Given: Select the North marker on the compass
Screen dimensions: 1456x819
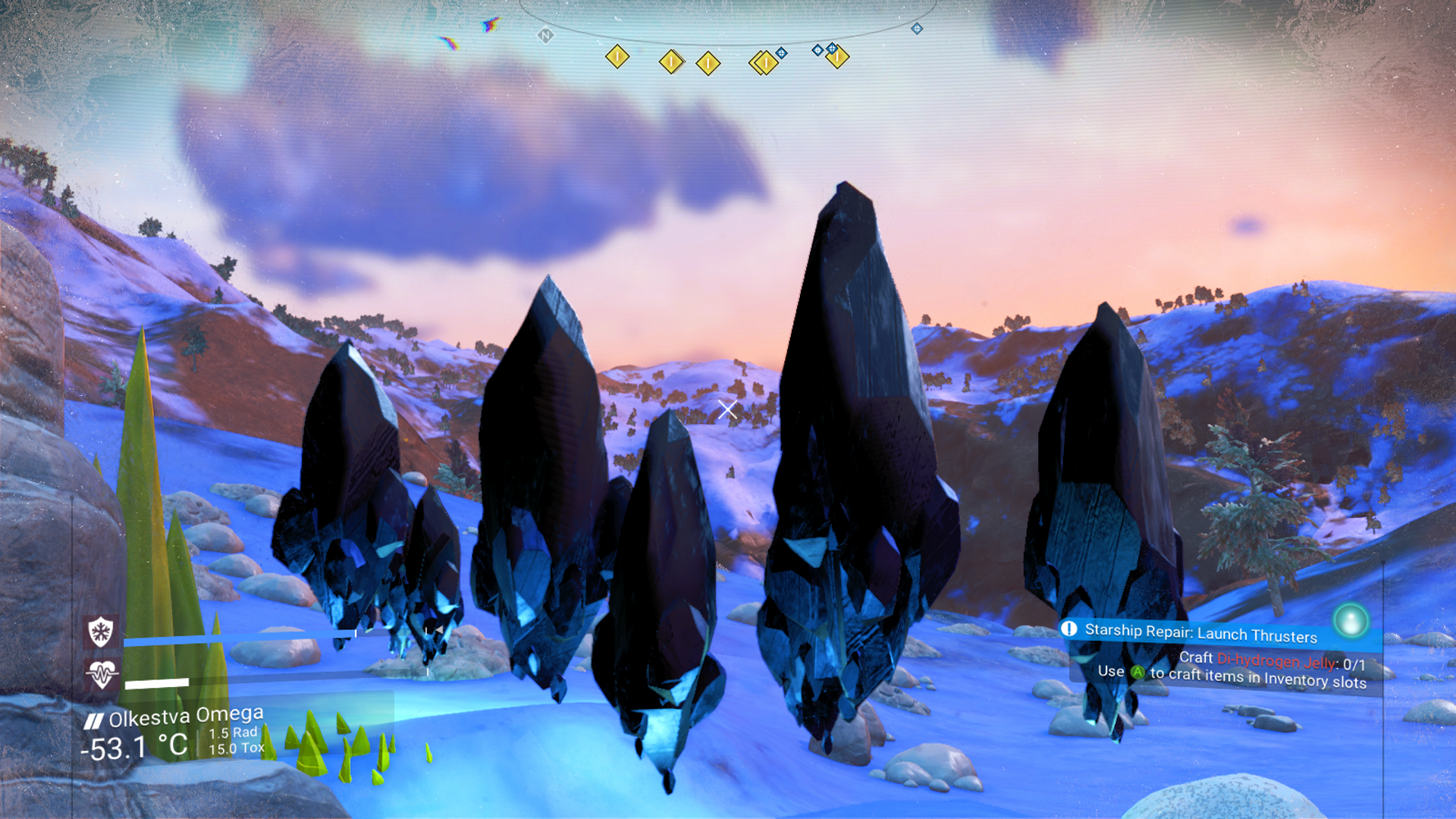Looking at the screenshot, I should point(545,36).
